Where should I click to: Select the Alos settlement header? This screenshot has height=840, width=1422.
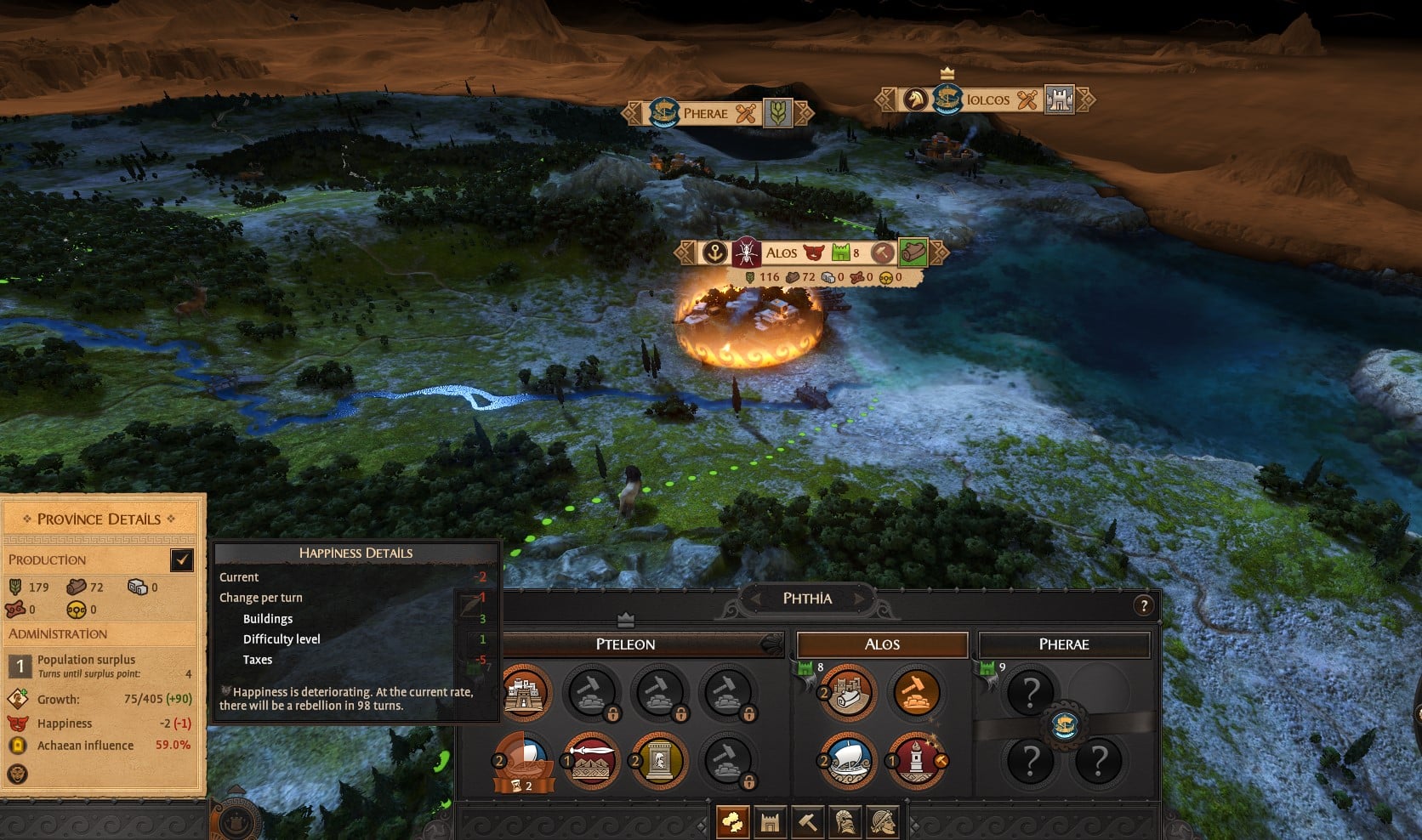(882, 644)
